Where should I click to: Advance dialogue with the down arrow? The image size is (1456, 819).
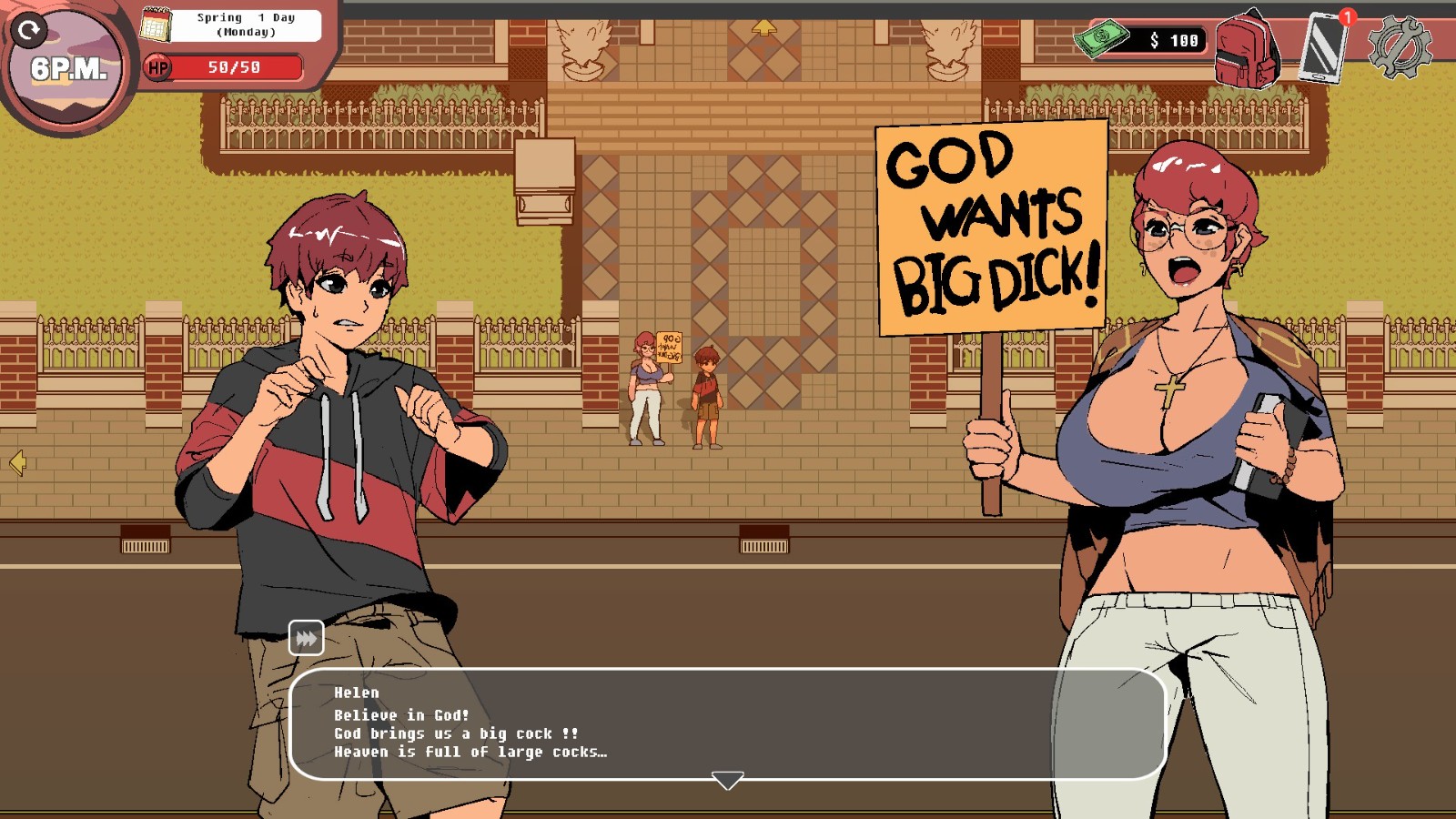[727, 781]
